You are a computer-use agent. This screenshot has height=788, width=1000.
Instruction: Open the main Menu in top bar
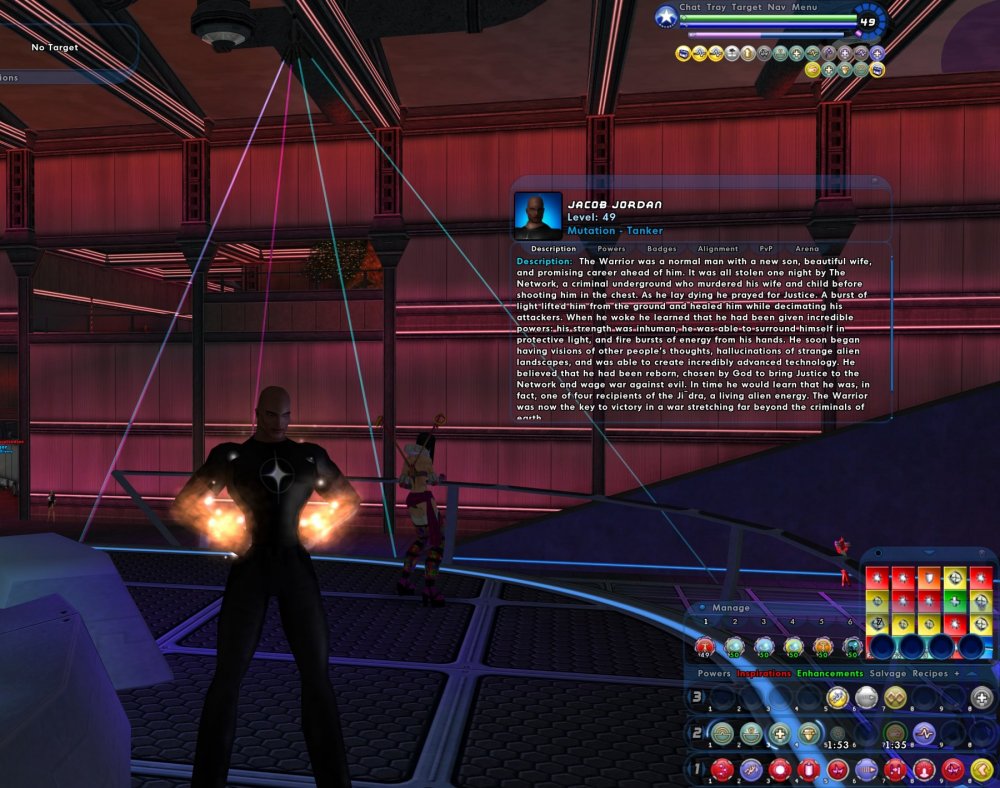[x=804, y=7]
